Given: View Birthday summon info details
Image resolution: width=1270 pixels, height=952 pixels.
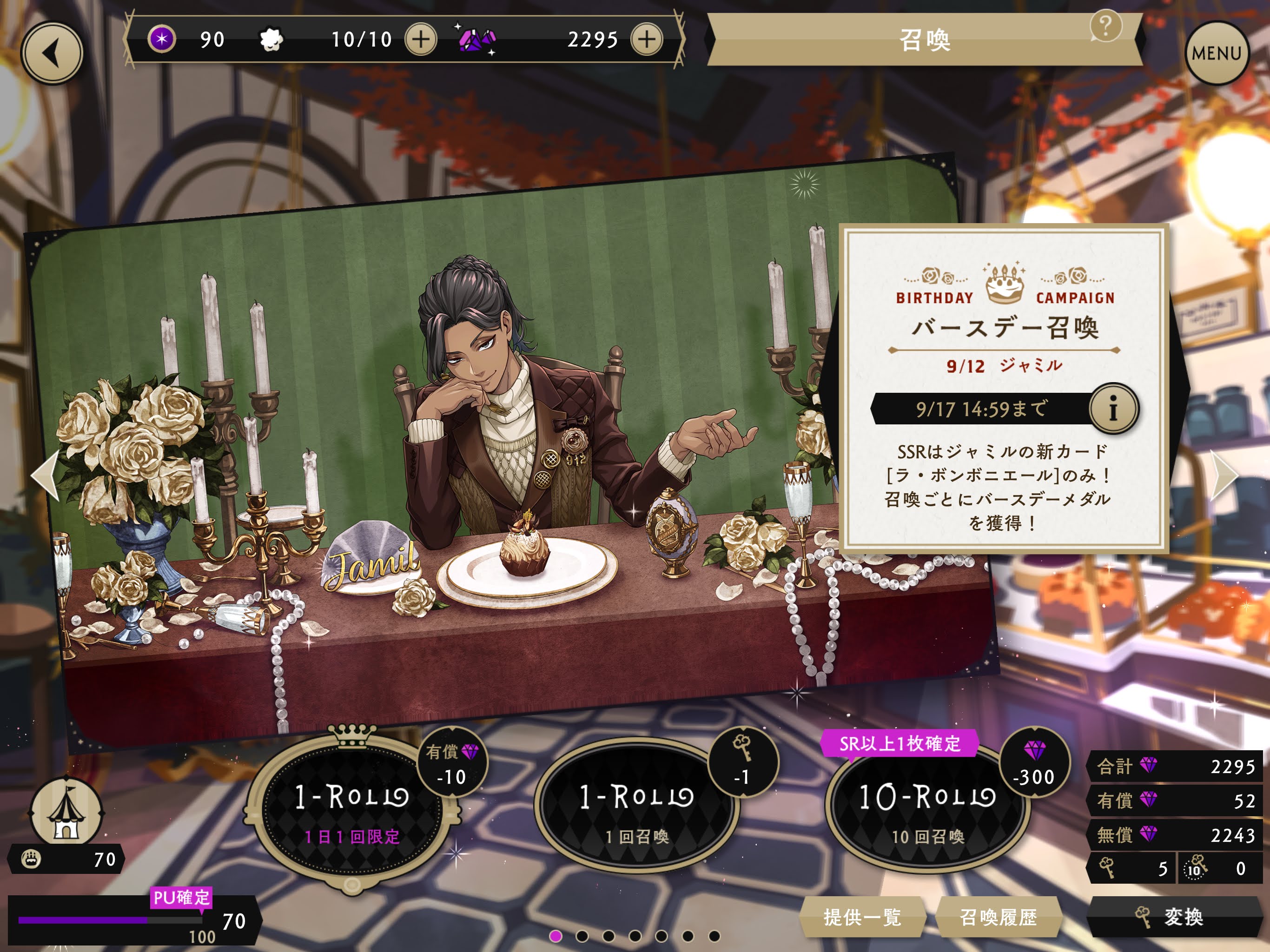Looking at the screenshot, I should pyautogui.click(x=1113, y=409).
